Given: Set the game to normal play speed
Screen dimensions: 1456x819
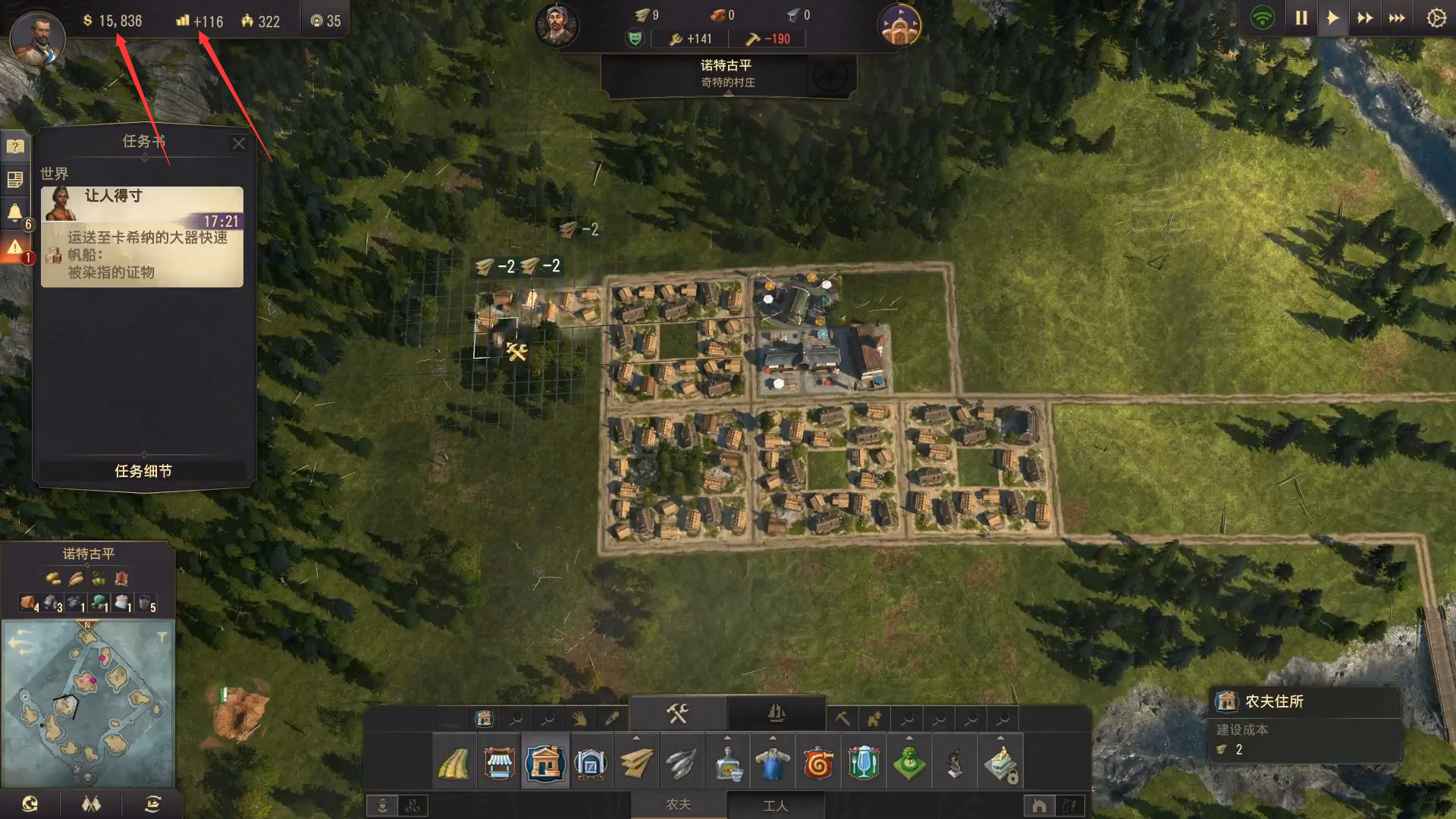Looking at the screenshot, I should (x=1332, y=18).
